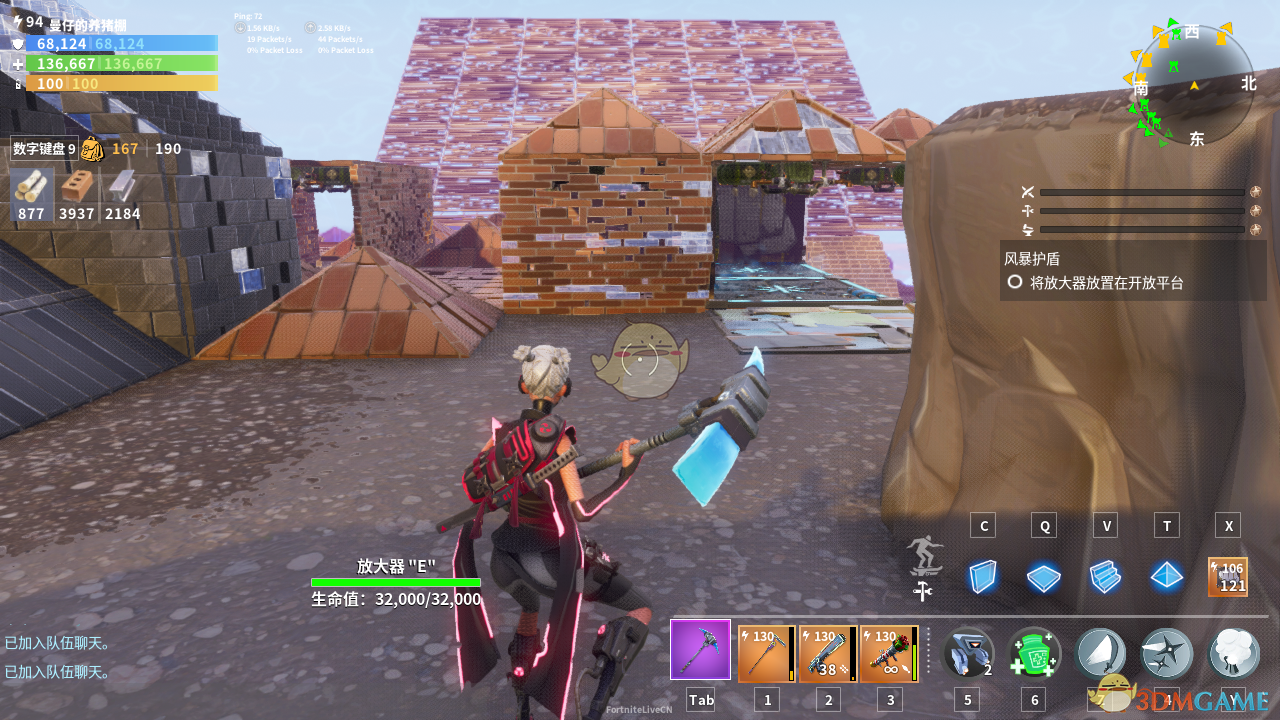This screenshot has height=720, width=1280.
Task: Click the compass minimap
Action: point(1193,85)
